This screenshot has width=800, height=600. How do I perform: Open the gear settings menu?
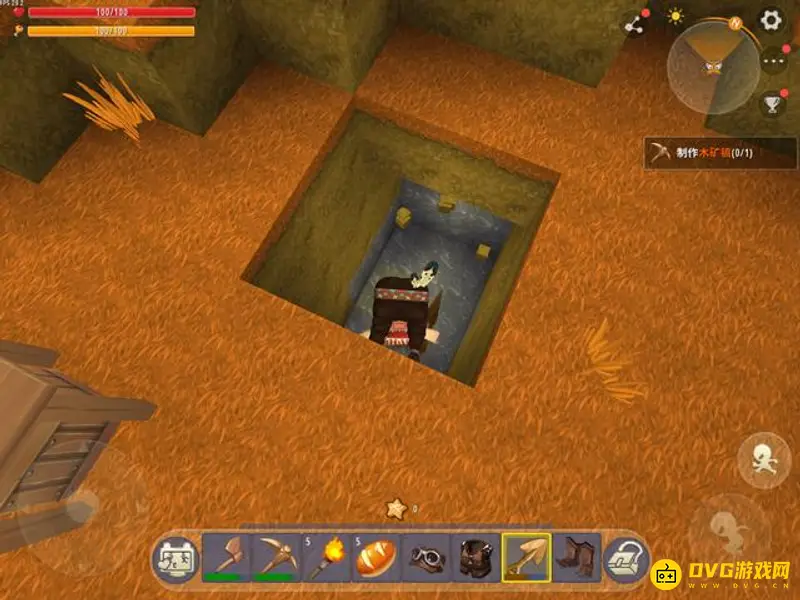[x=771, y=20]
